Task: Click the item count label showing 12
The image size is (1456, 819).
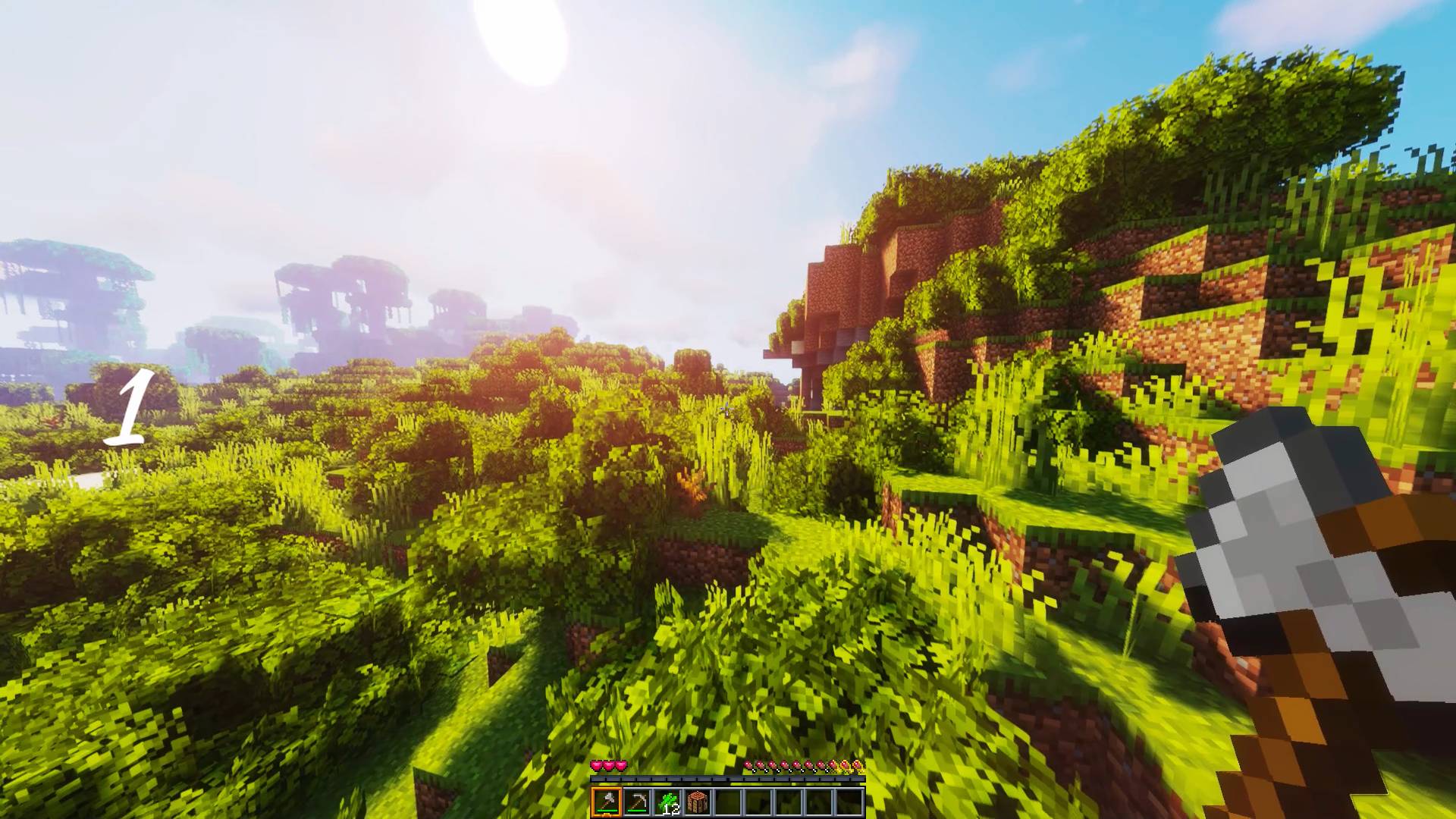Action: tap(672, 811)
